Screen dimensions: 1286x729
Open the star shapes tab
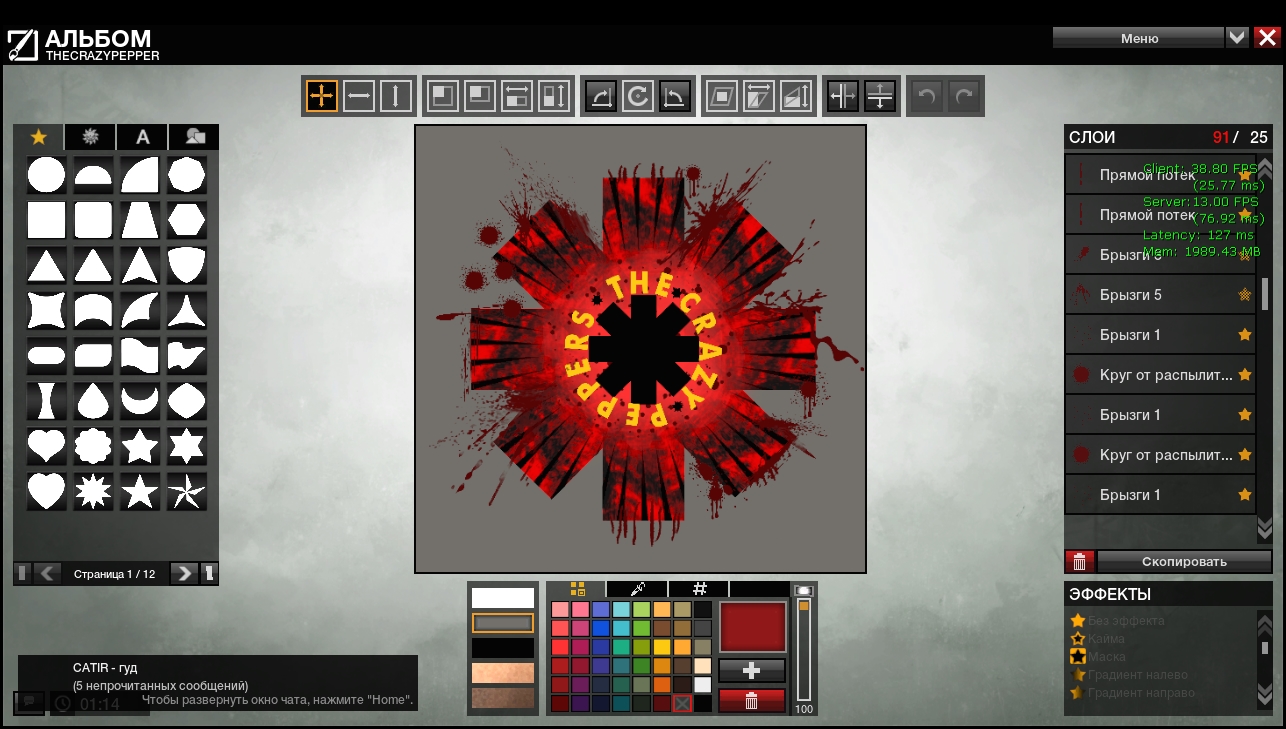[39, 137]
